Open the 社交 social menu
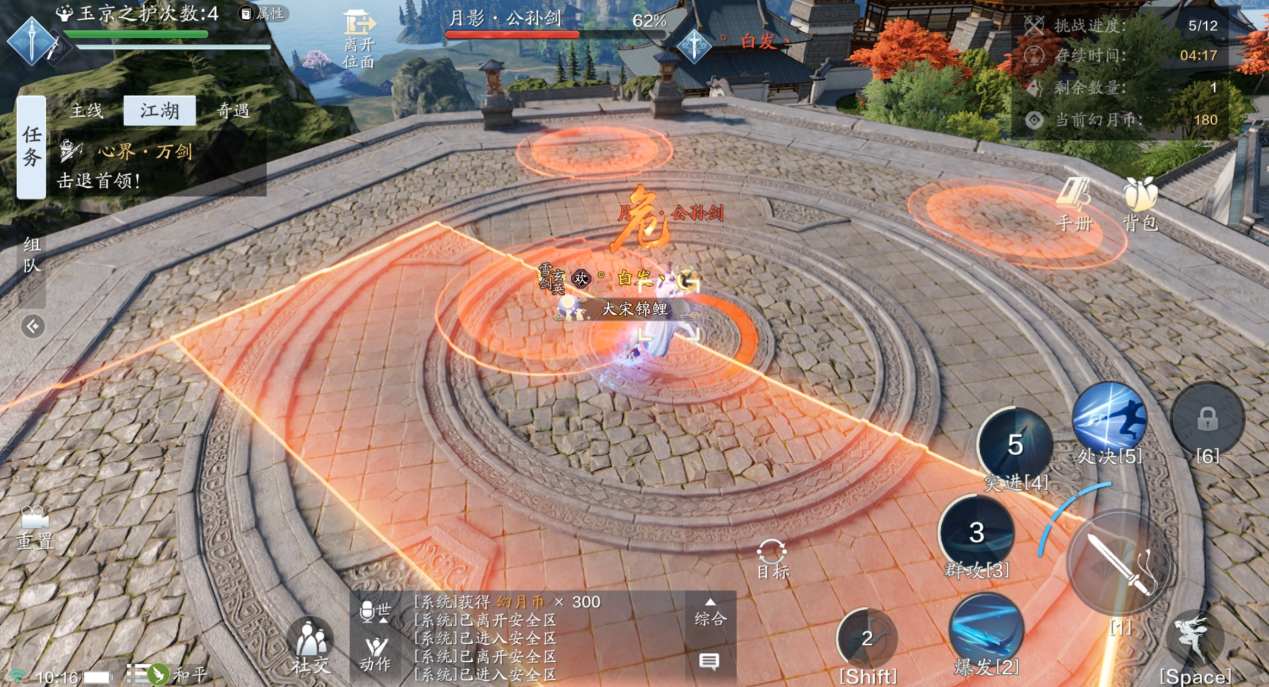 point(310,643)
